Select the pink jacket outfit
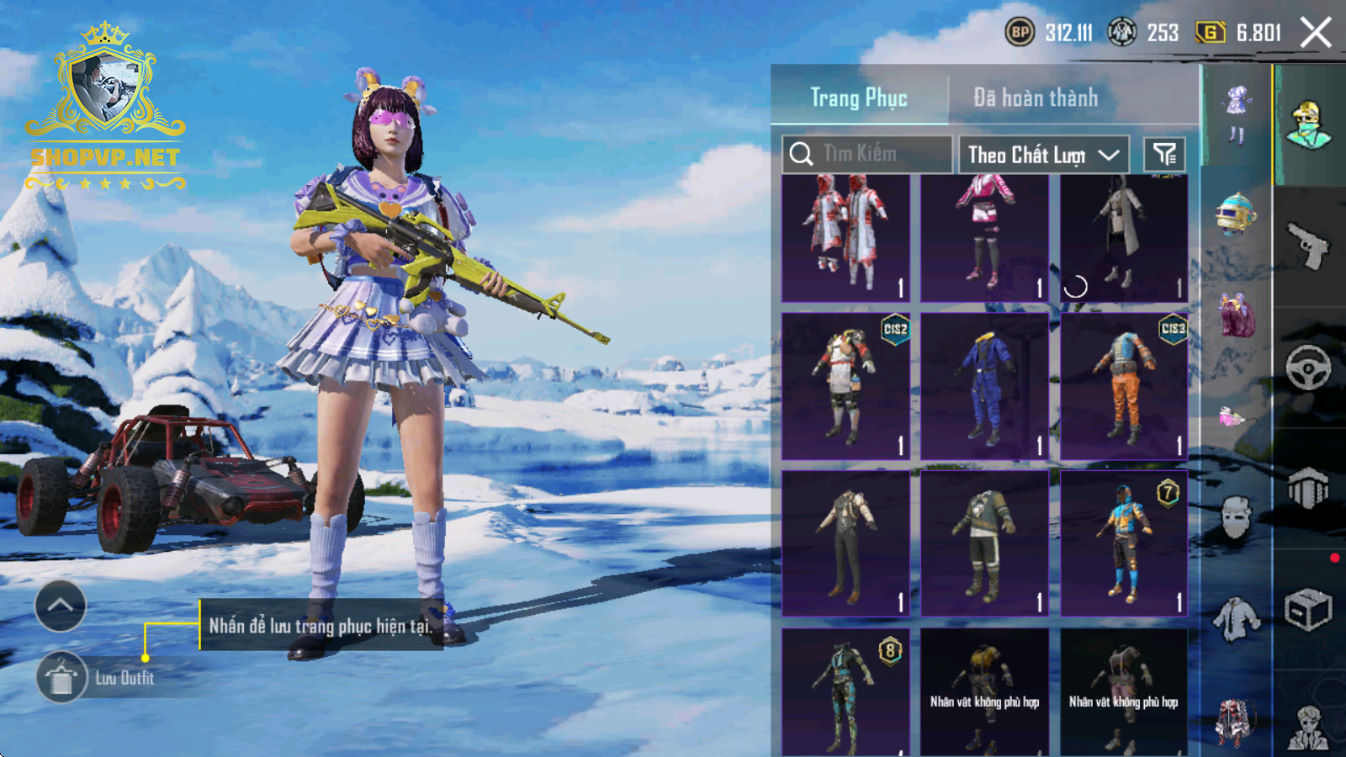The image size is (1346, 757). coord(985,238)
